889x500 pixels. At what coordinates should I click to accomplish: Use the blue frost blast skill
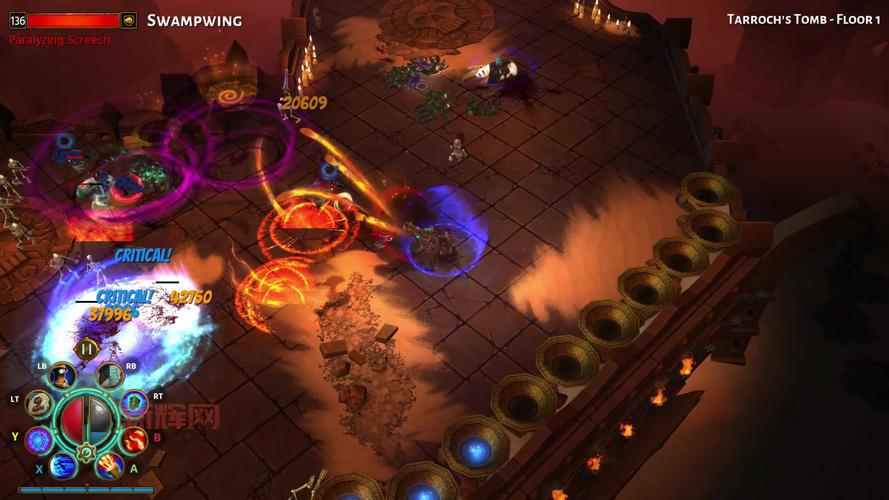(x=63, y=465)
